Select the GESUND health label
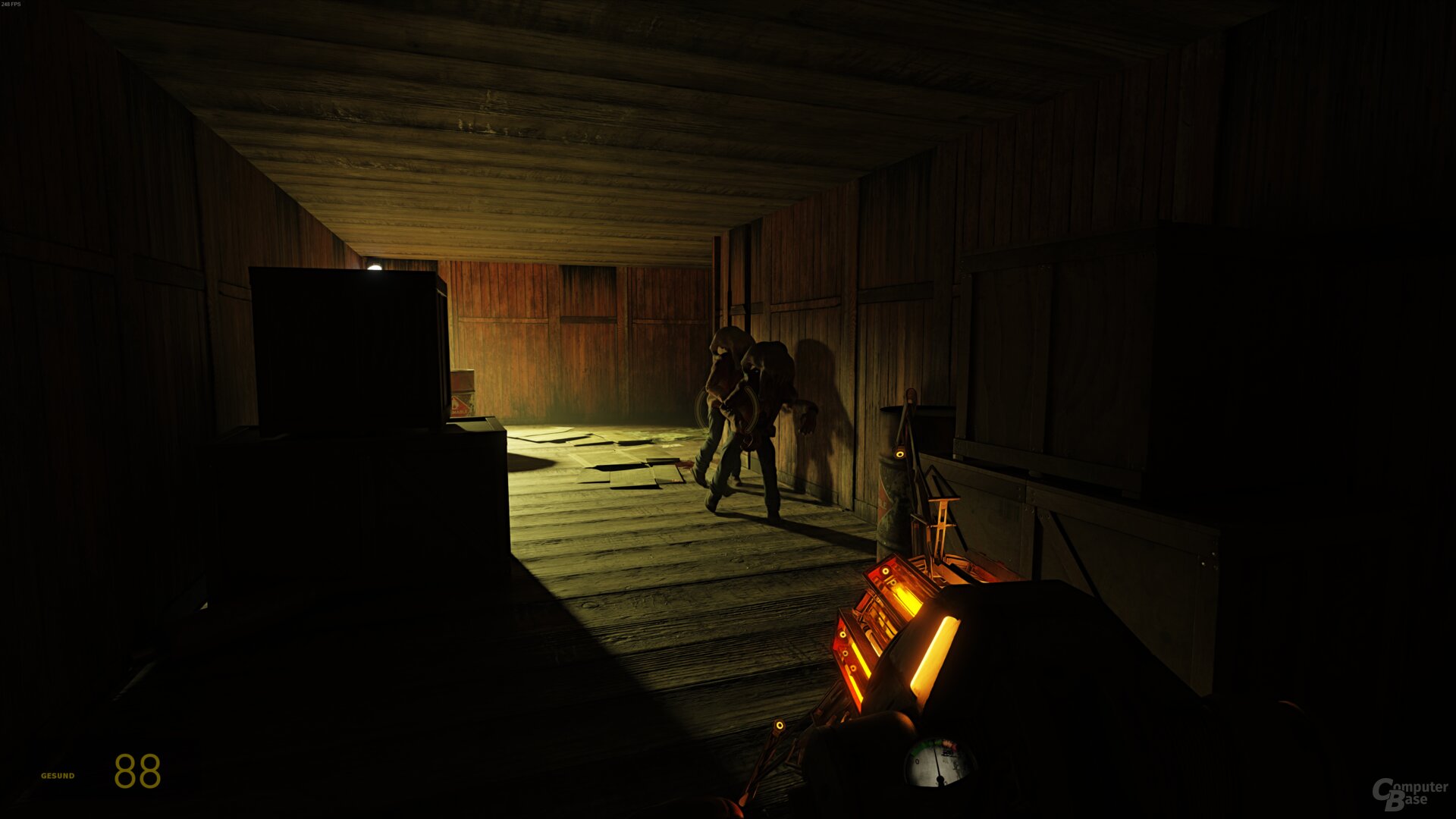 pos(58,775)
